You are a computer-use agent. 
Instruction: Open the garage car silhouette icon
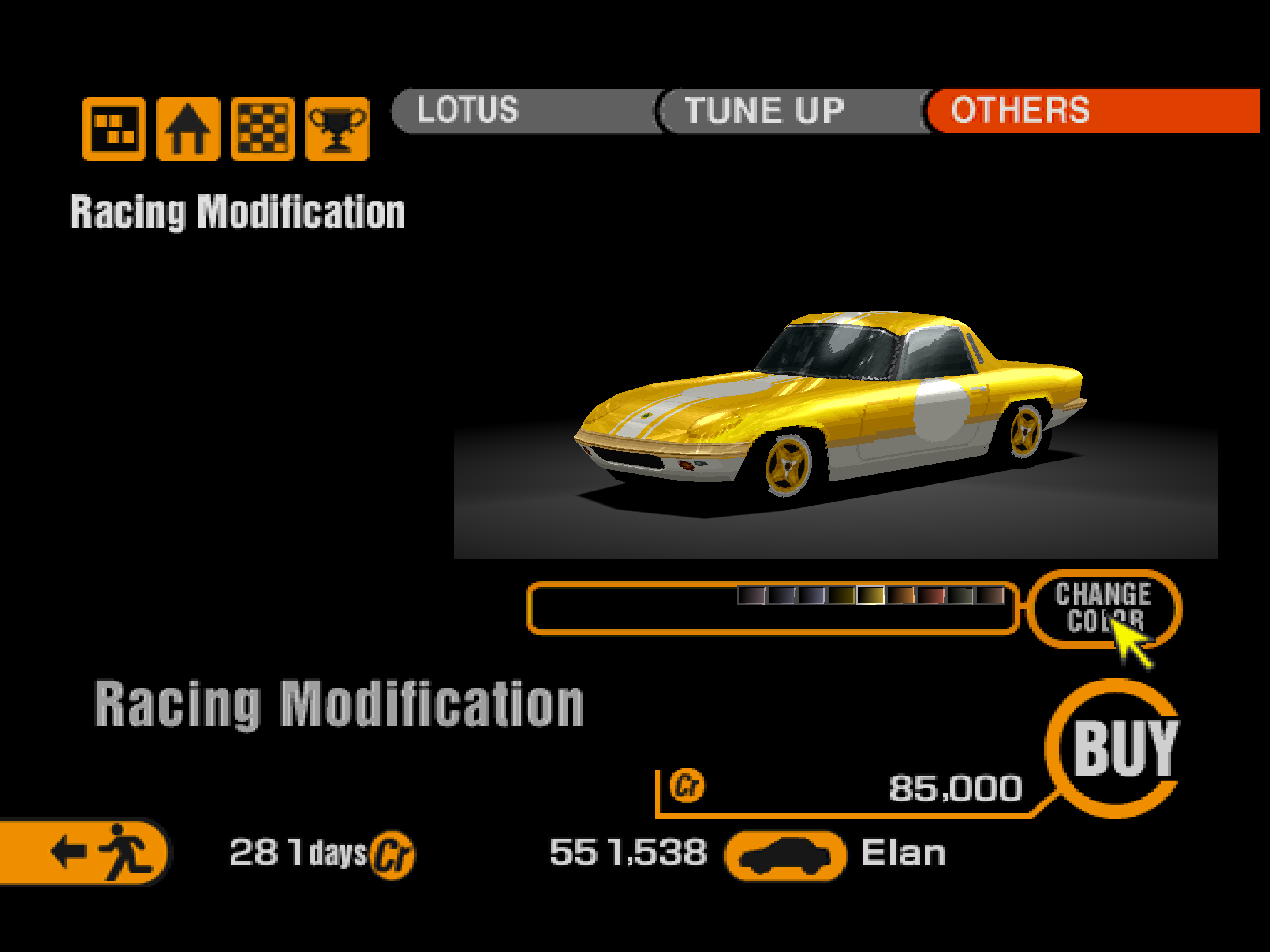[785, 855]
